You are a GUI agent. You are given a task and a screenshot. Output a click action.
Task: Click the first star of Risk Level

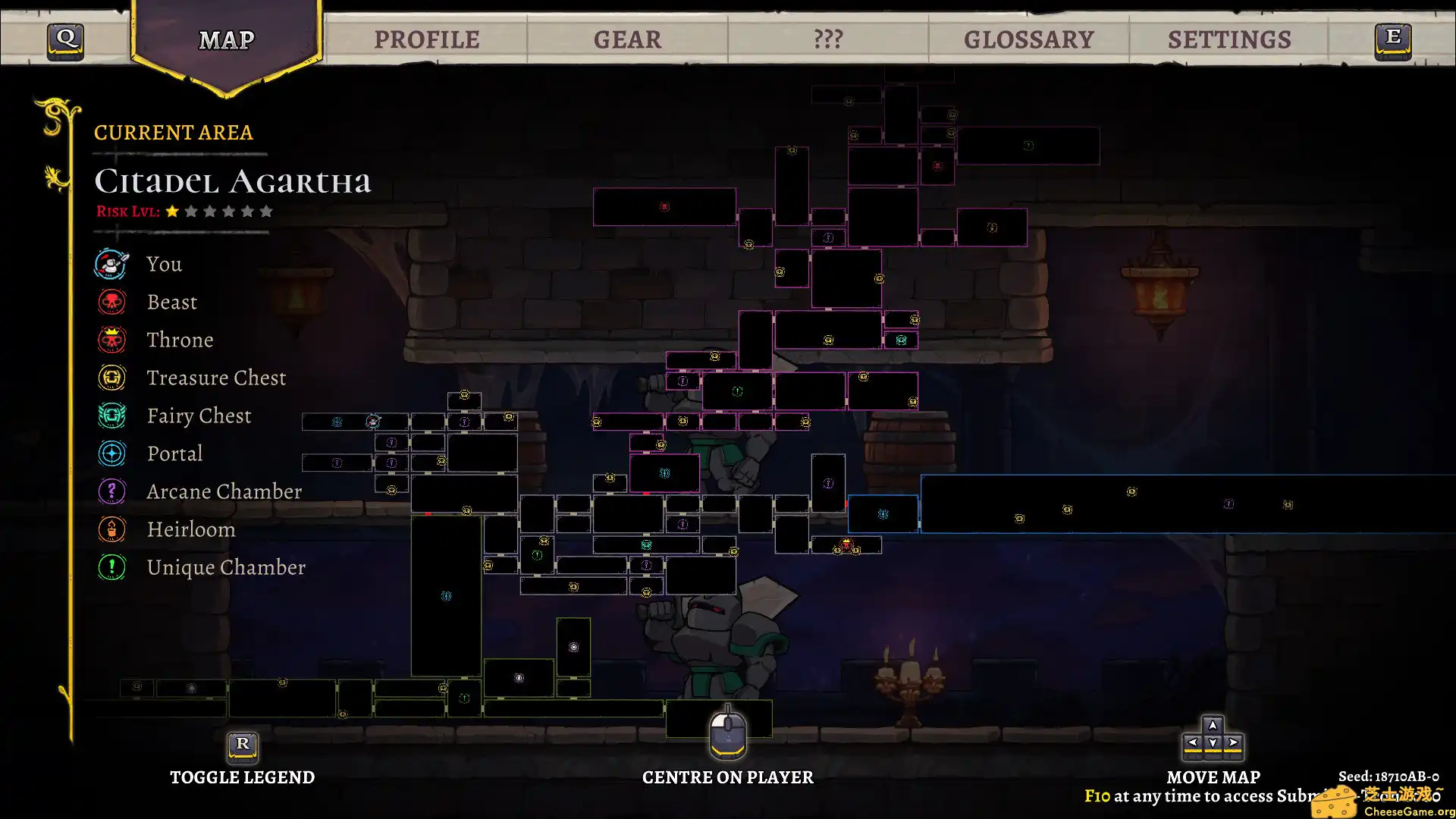(x=173, y=211)
